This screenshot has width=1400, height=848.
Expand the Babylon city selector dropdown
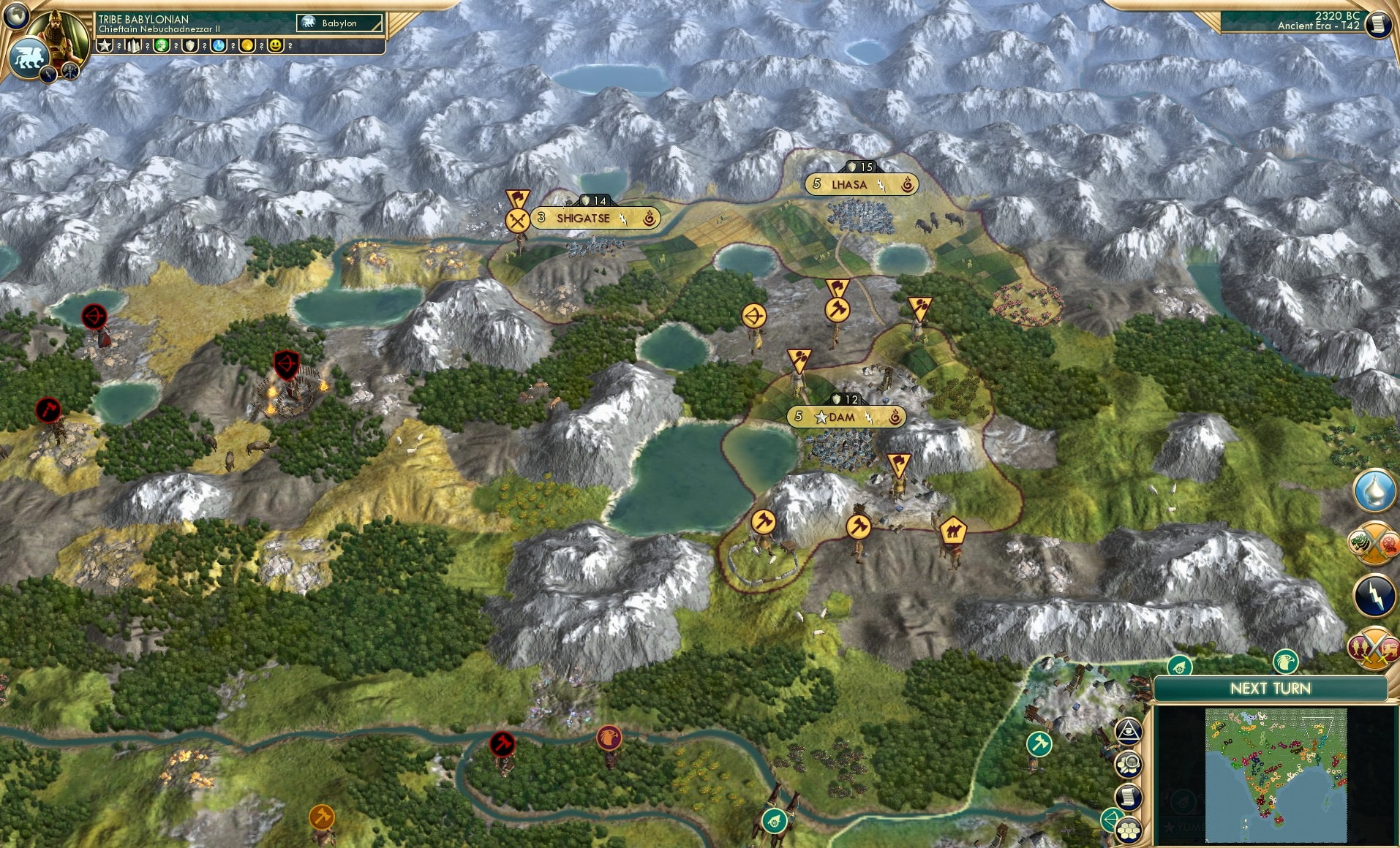(x=340, y=23)
